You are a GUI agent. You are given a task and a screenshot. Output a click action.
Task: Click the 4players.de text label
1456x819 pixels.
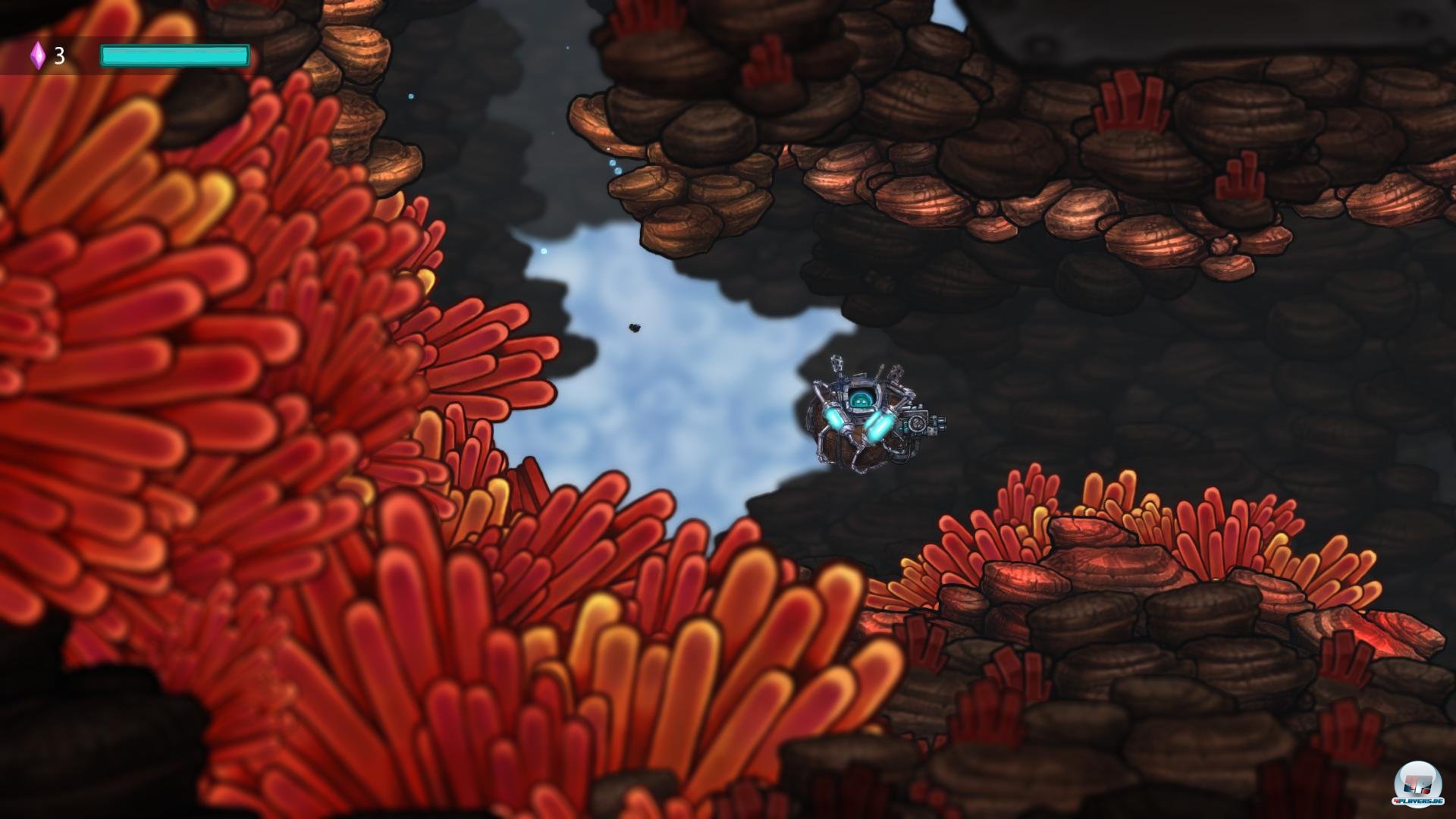tap(1418, 801)
